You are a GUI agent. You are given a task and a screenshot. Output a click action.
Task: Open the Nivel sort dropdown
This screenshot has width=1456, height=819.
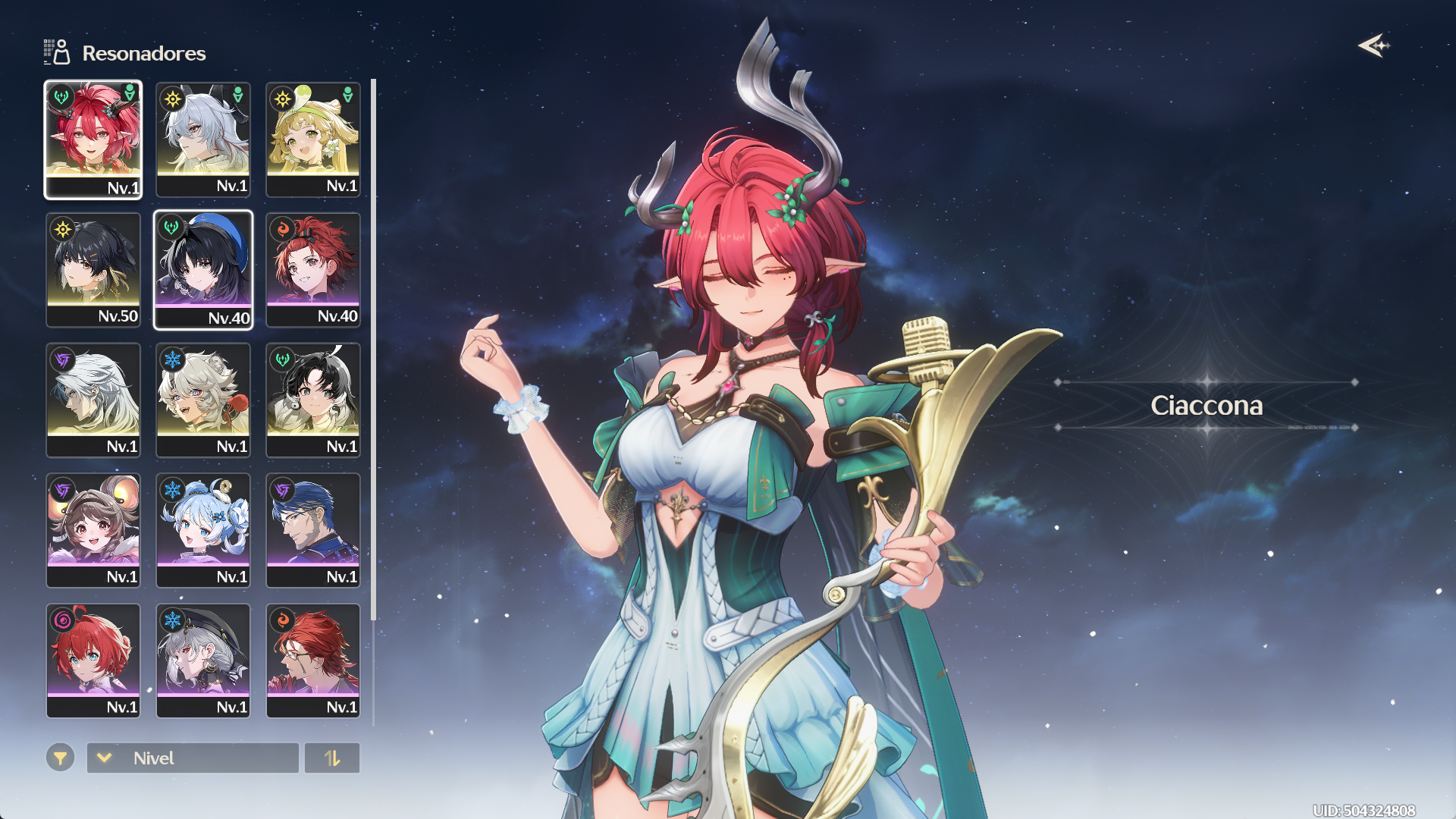point(193,758)
